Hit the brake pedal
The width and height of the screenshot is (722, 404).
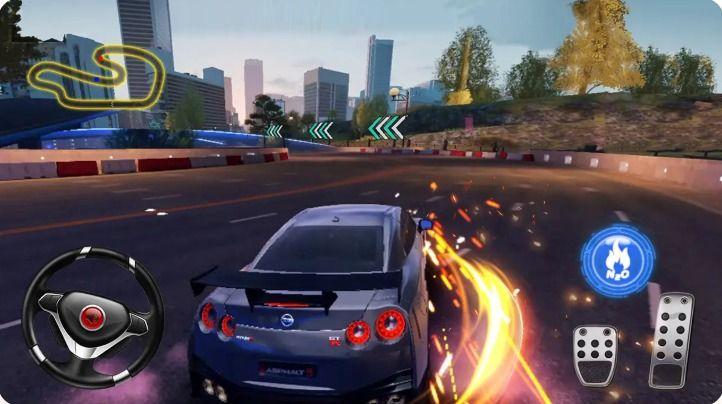click(x=595, y=355)
